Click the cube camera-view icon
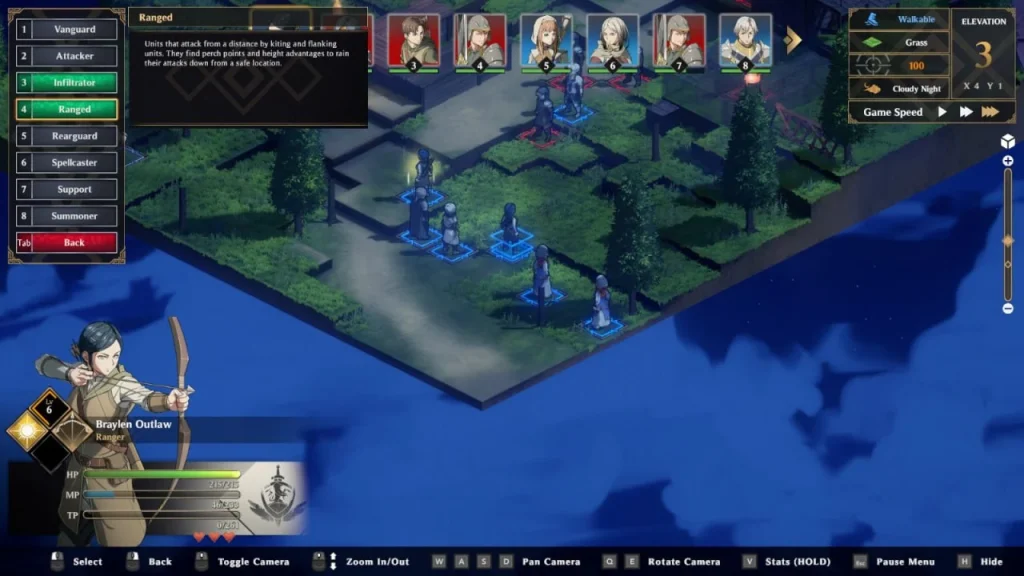Image resolution: width=1024 pixels, height=576 pixels. pos(1008,141)
